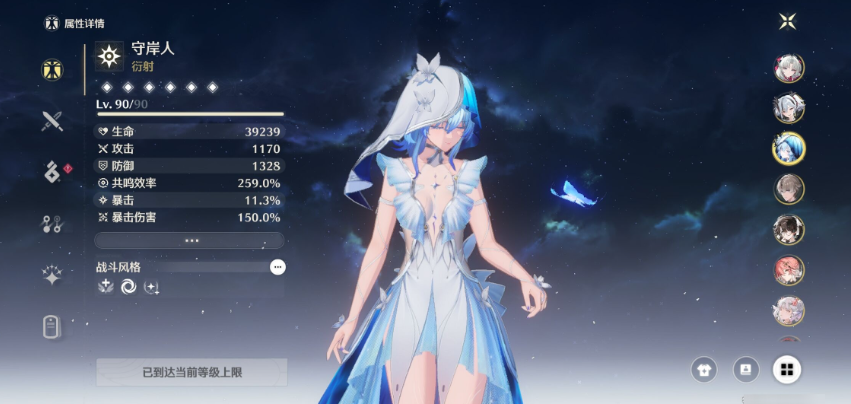This screenshot has height=404, width=851.
Task: Open the echo tab with the red notification
Action: click(53, 172)
